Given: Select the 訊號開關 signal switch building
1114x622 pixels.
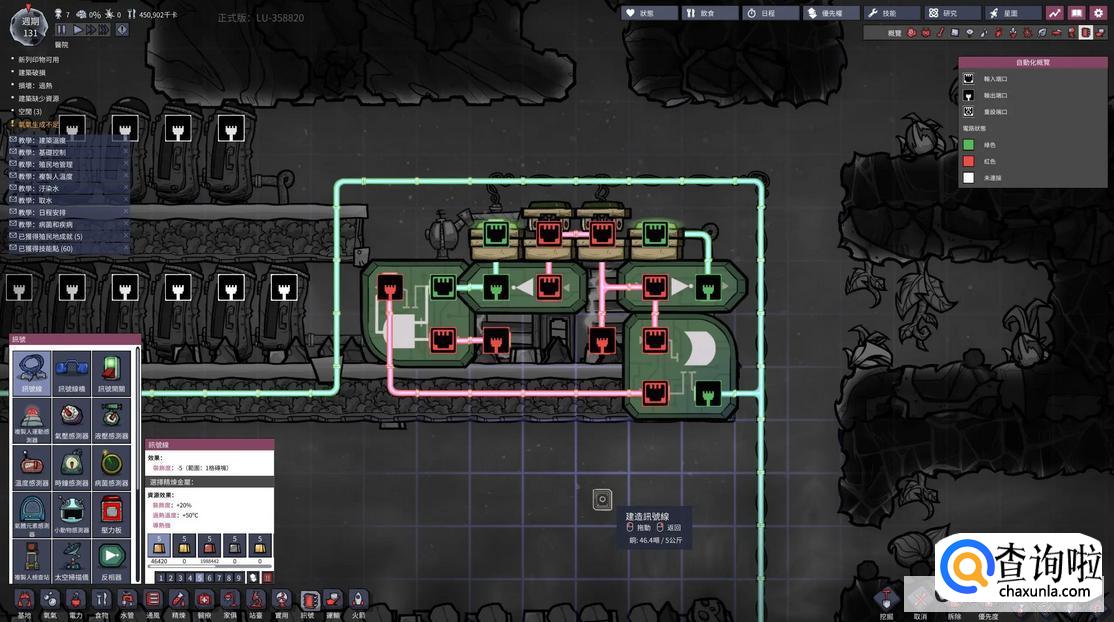Looking at the screenshot, I should click(x=111, y=372).
